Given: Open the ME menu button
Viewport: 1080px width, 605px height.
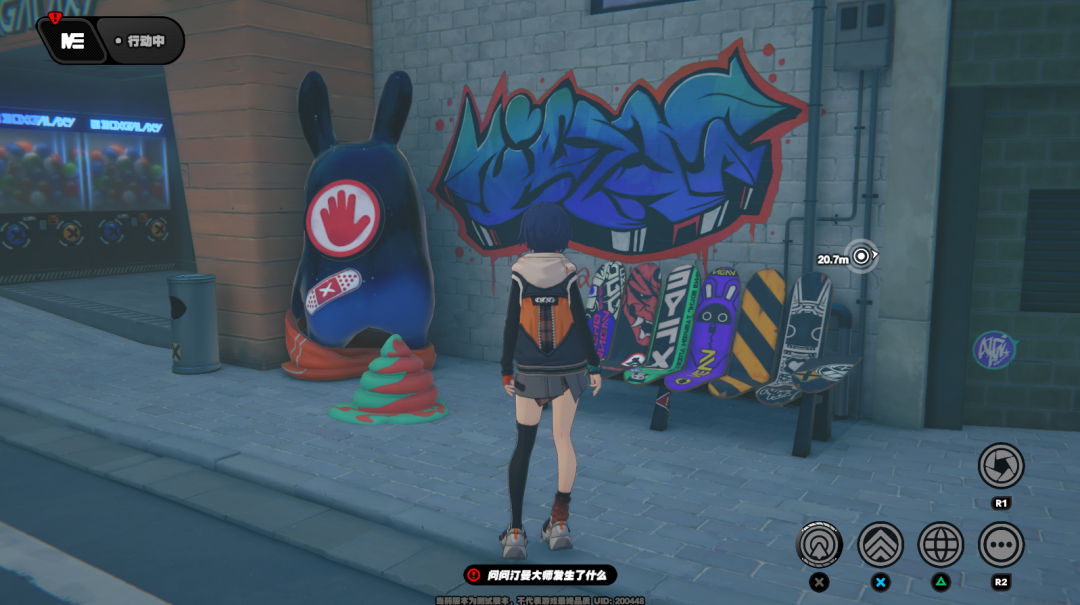Looking at the screenshot, I should click(x=72, y=41).
